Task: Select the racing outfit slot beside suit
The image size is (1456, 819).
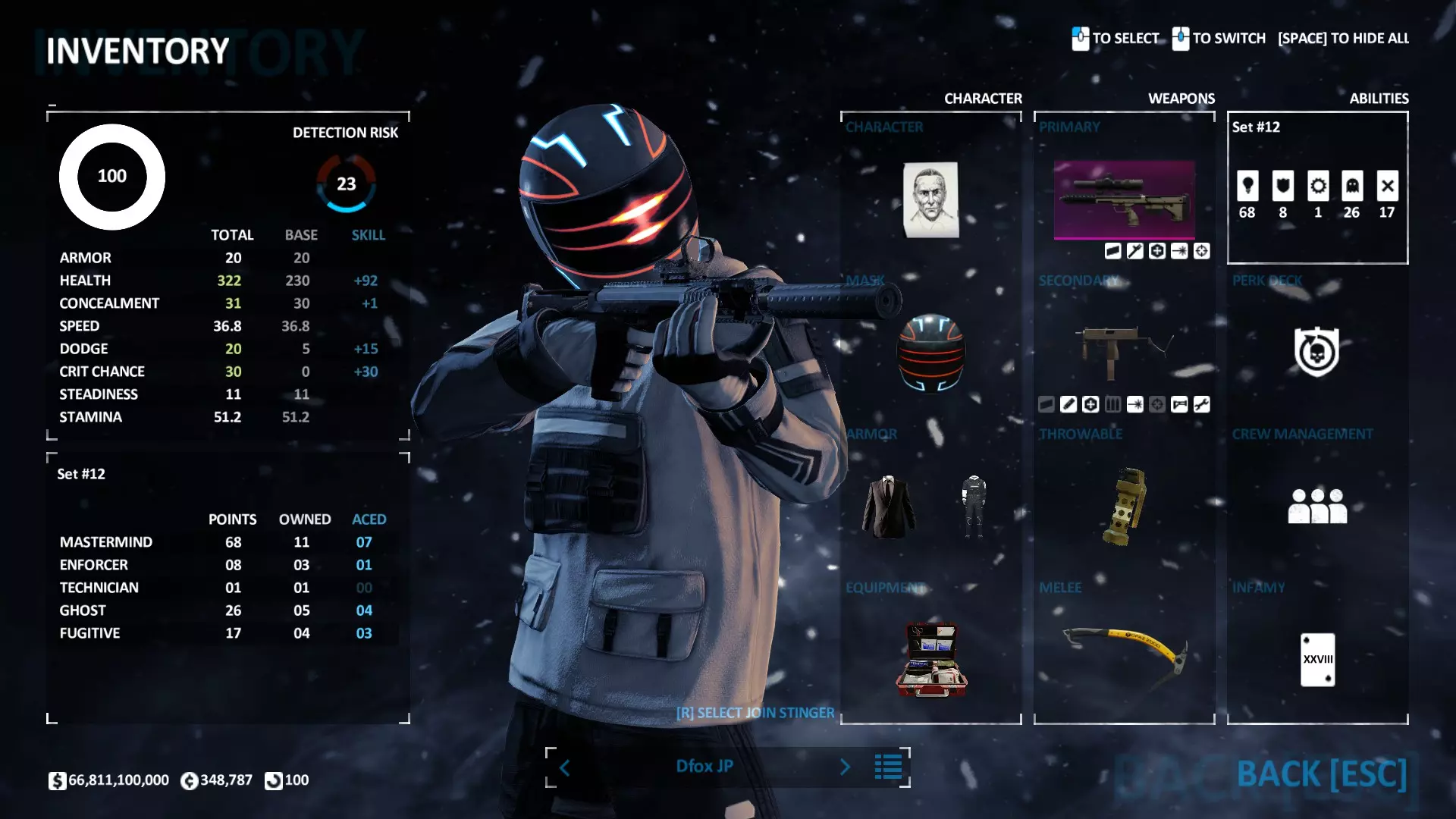Action: click(x=973, y=507)
